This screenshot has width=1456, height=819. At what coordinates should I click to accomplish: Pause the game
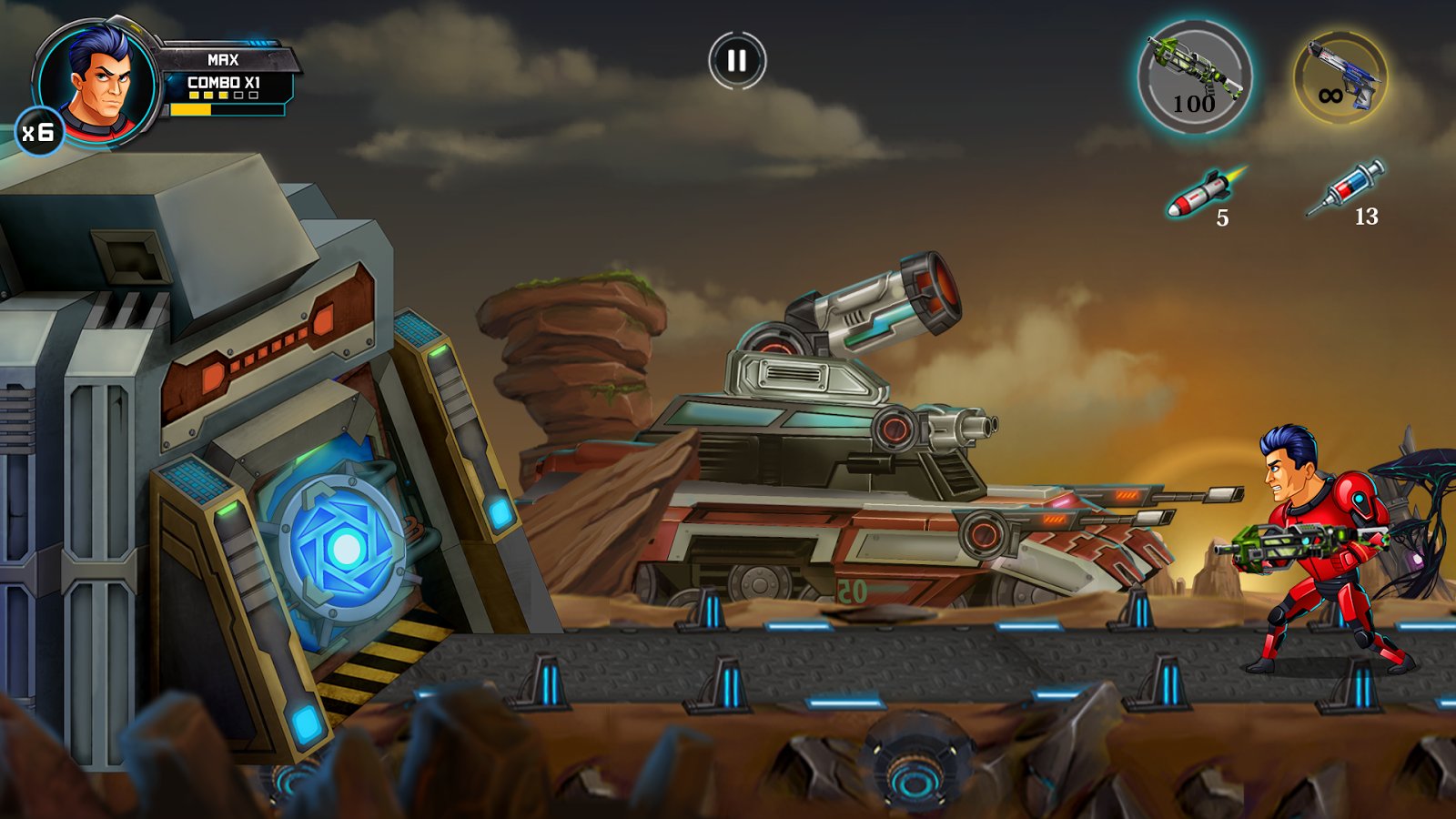737,61
